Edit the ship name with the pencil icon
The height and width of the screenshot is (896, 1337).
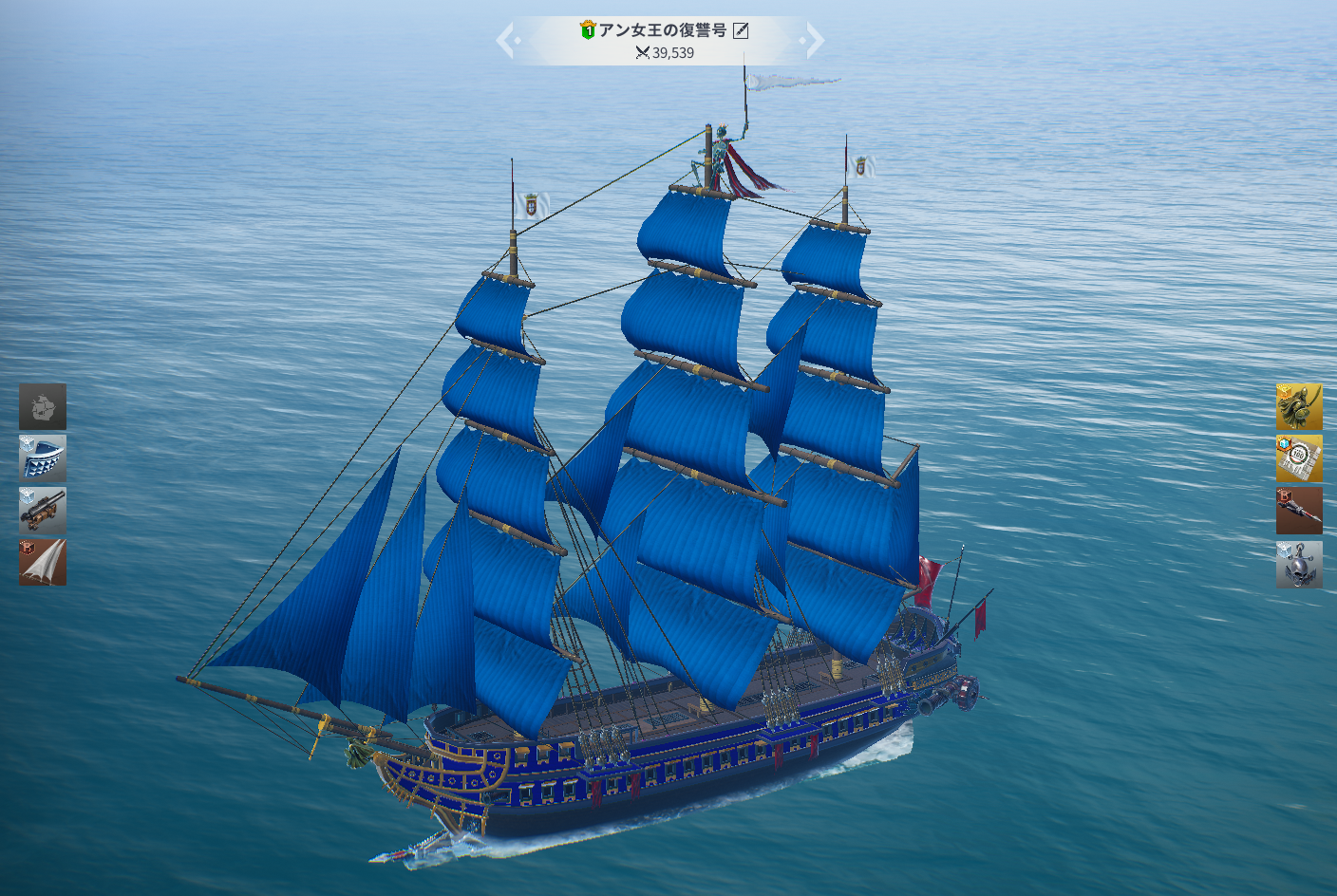click(742, 30)
